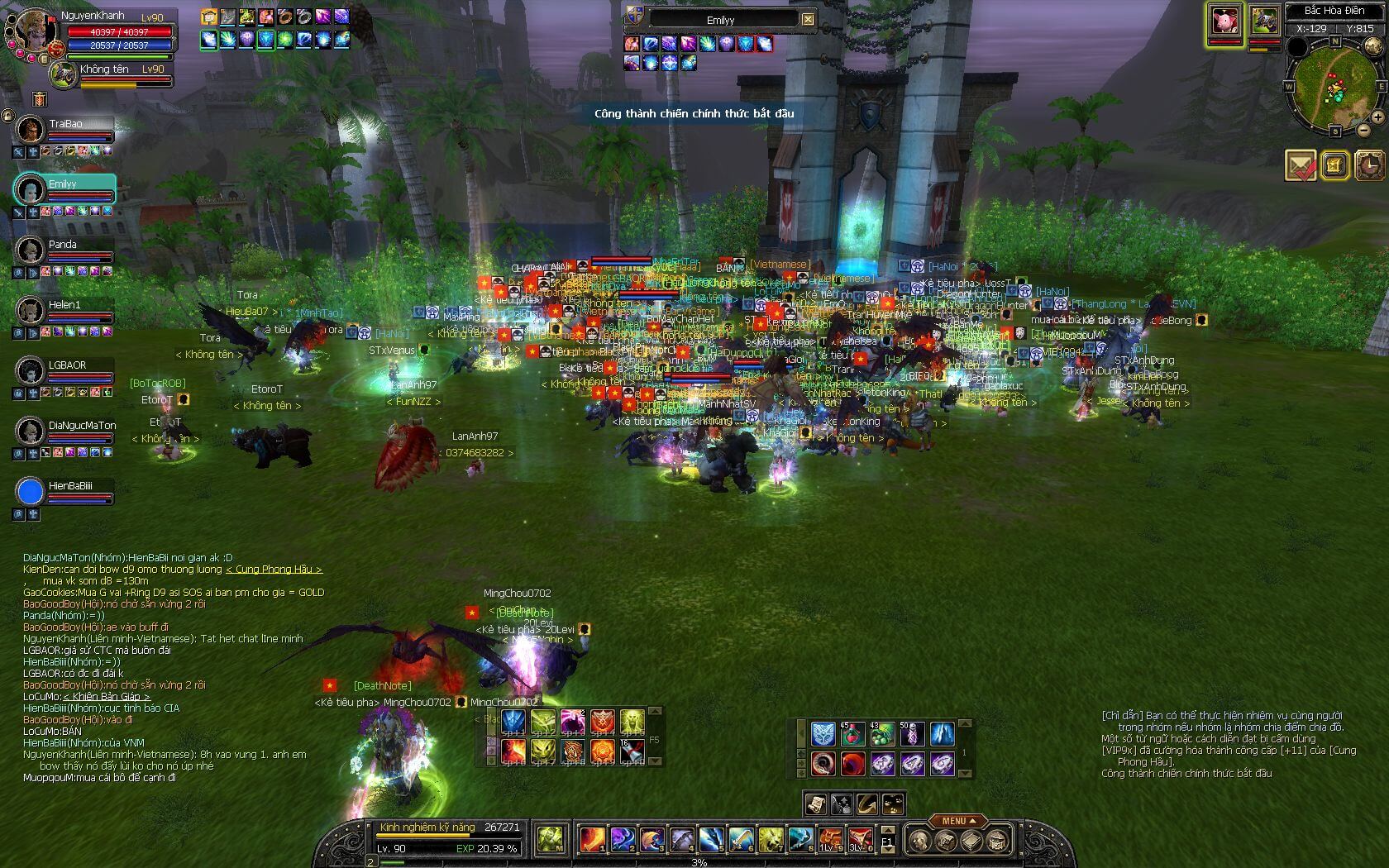This screenshot has width=1389, height=868.
Task: Select party member HienBaBiii
Action: 31,492
